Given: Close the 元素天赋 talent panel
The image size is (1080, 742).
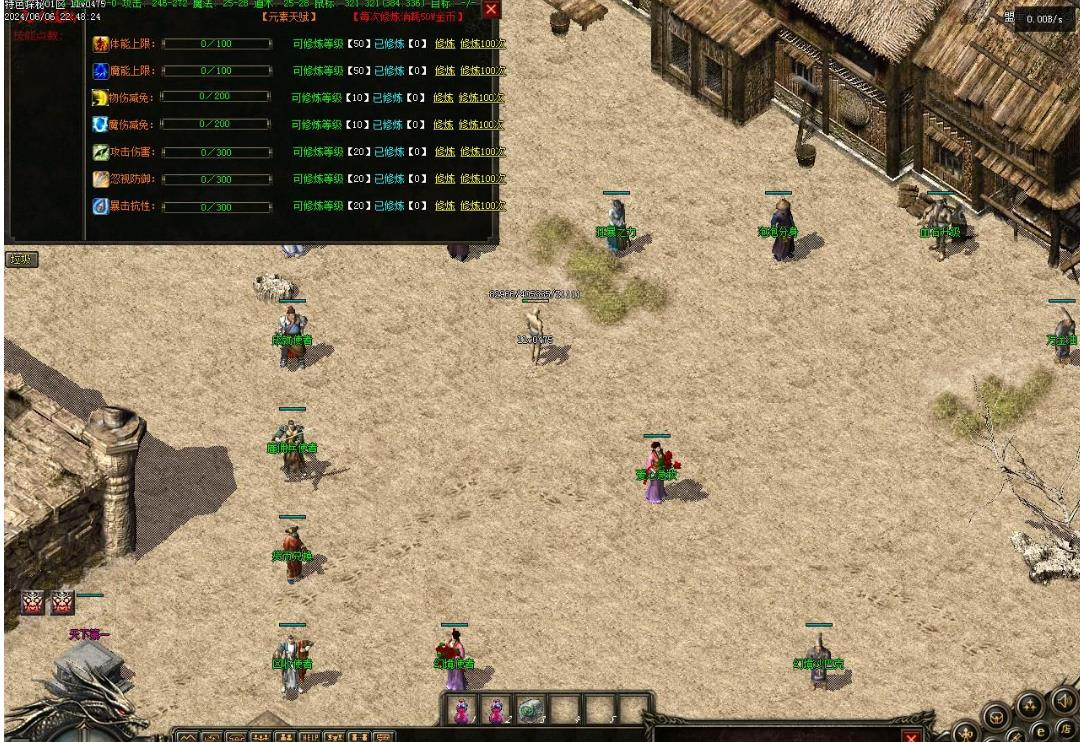Looking at the screenshot, I should point(491,10).
